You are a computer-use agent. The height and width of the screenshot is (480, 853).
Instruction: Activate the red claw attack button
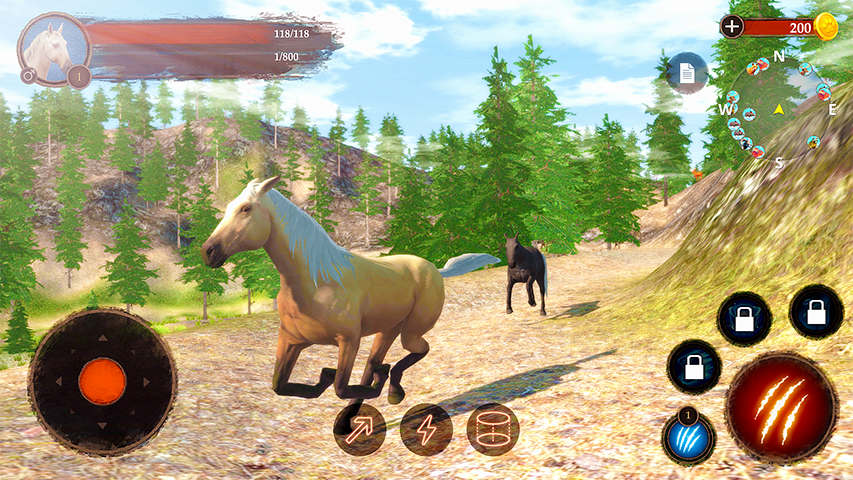[781, 406]
